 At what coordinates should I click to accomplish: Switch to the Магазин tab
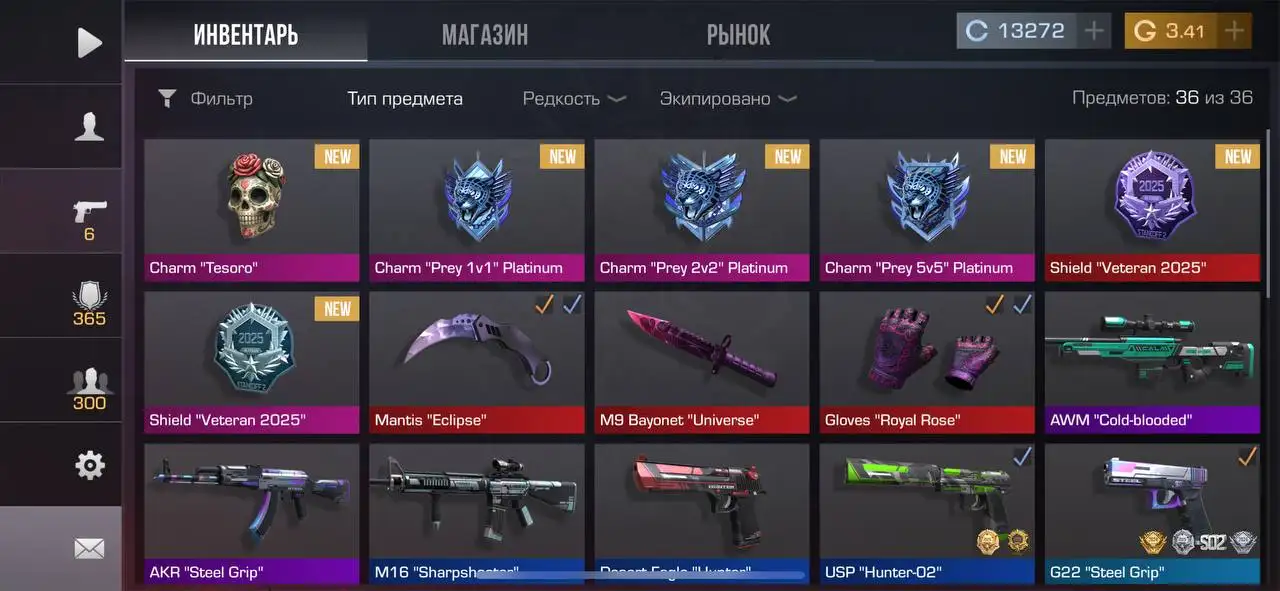485,35
